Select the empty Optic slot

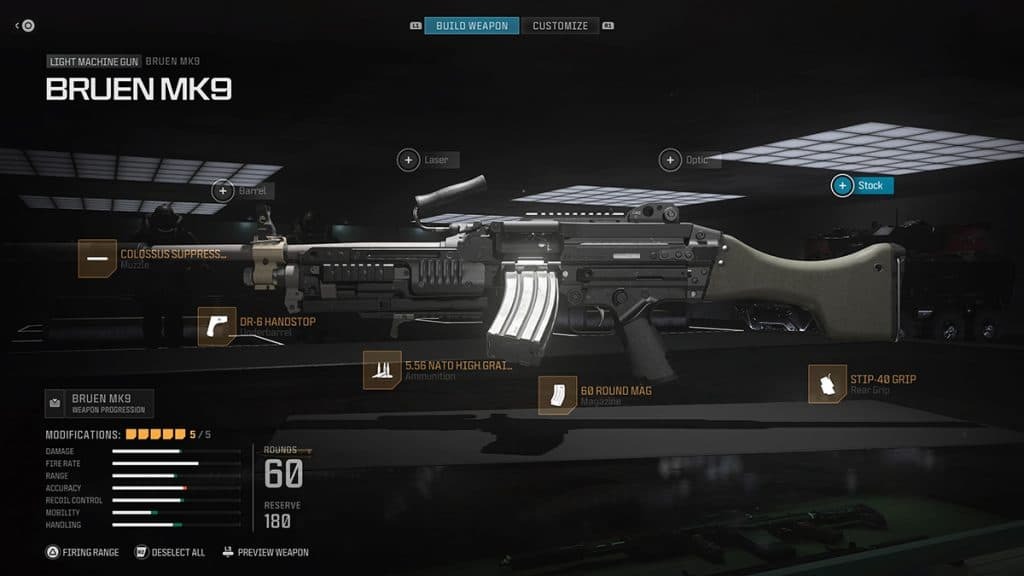pos(670,160)
